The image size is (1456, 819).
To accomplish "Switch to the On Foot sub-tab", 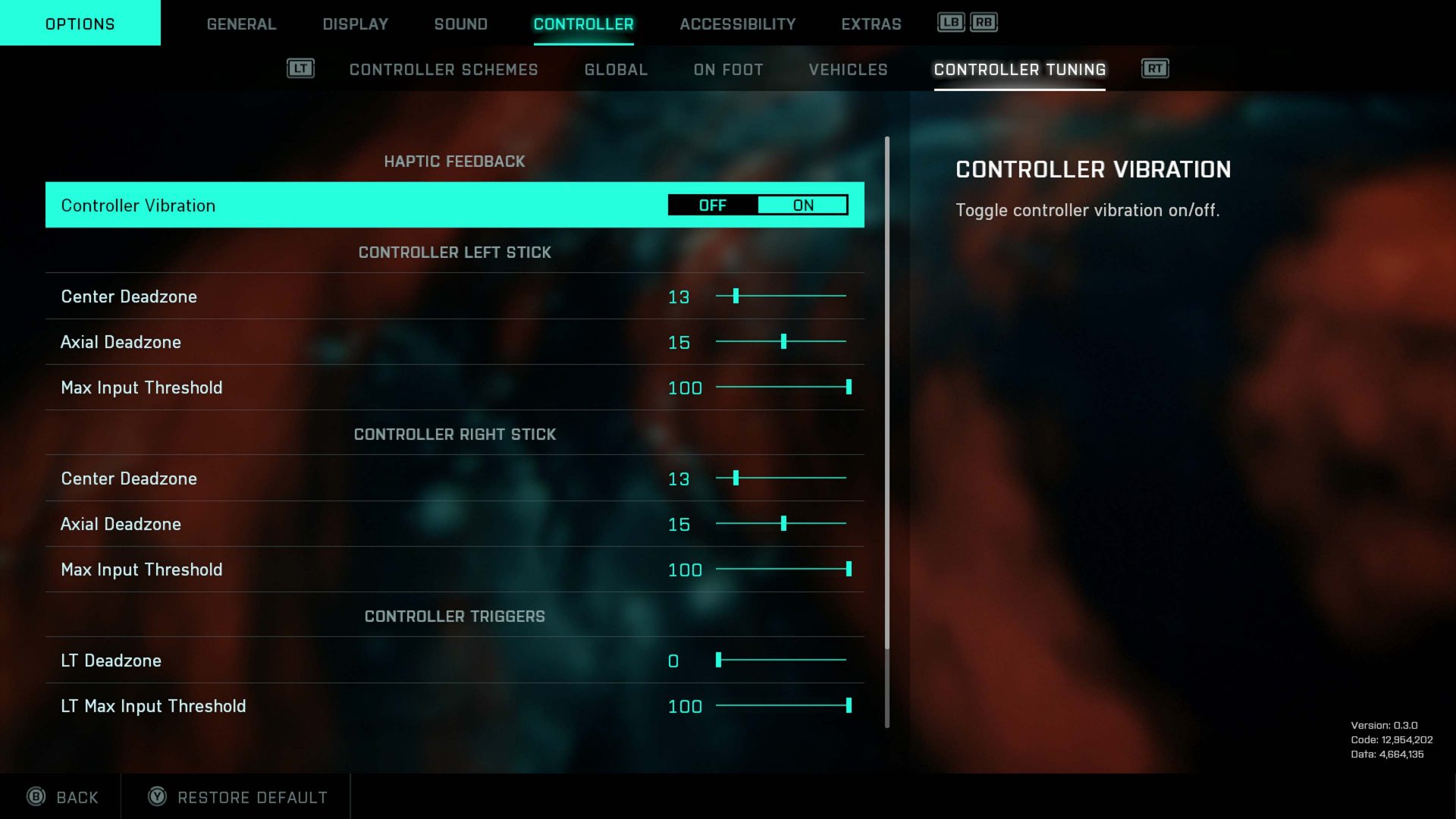I will coord(726,69).
